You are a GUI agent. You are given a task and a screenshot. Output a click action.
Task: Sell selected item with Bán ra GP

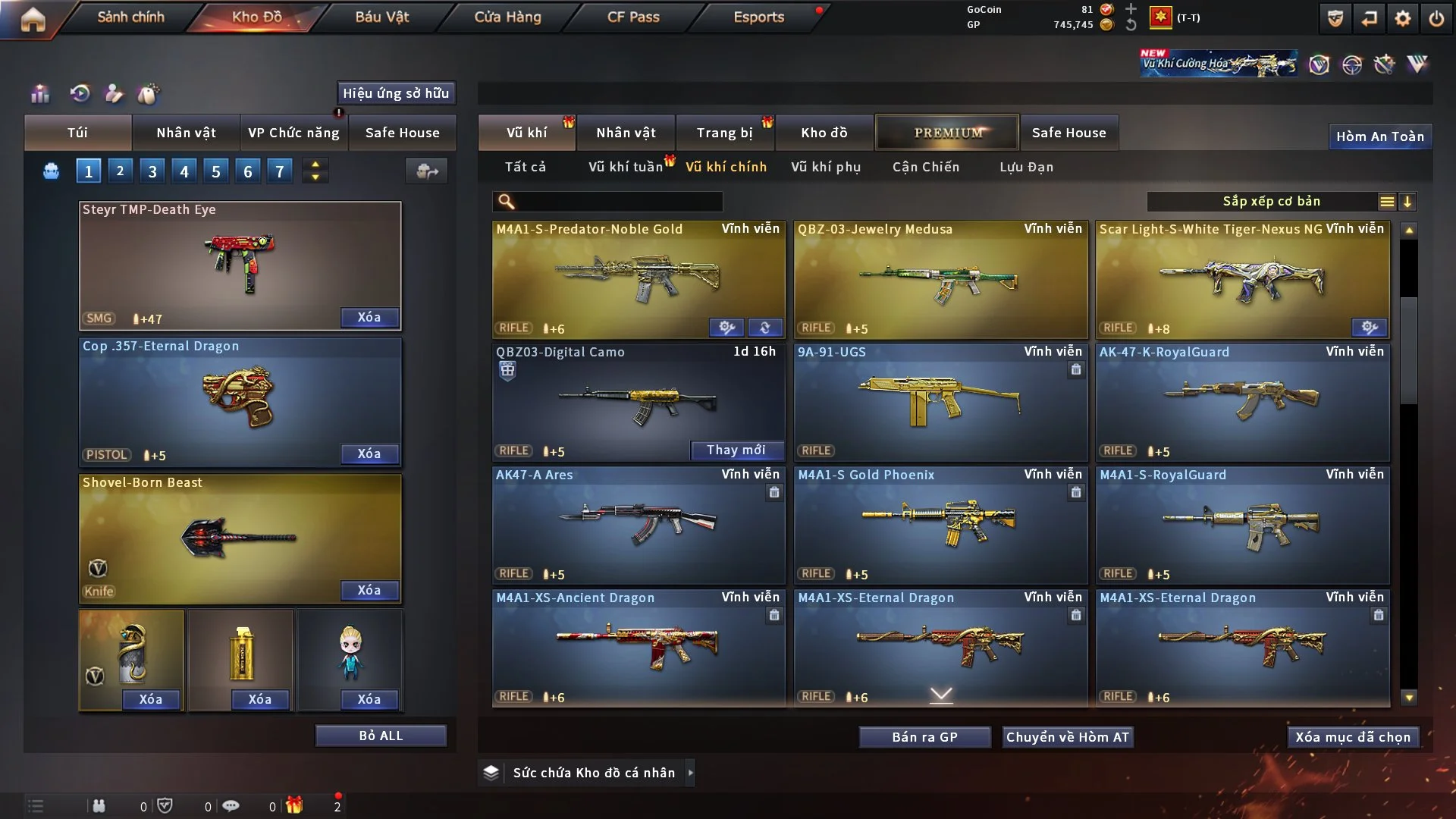coord(924,737)
